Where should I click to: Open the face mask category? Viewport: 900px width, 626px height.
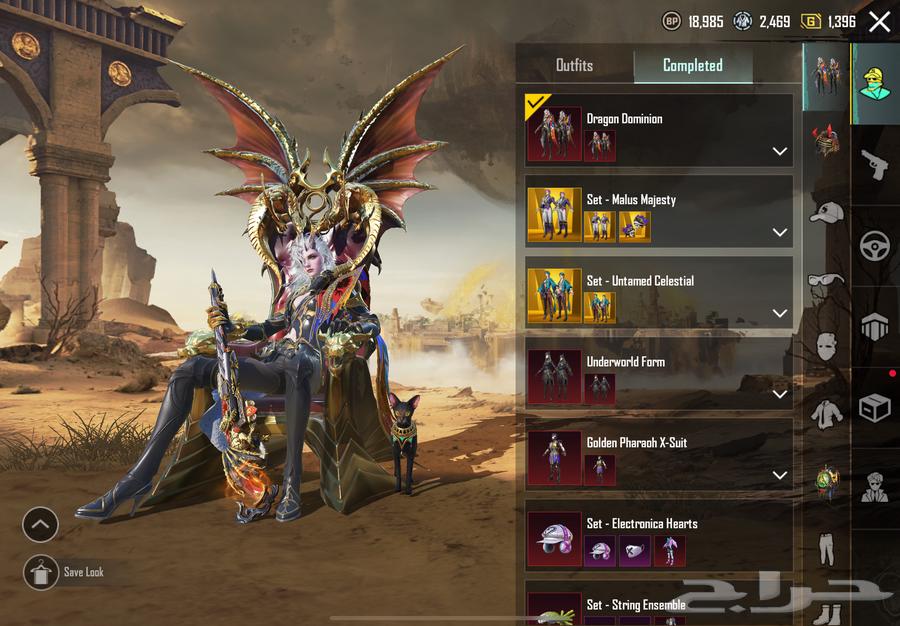(x=826, y=347)
